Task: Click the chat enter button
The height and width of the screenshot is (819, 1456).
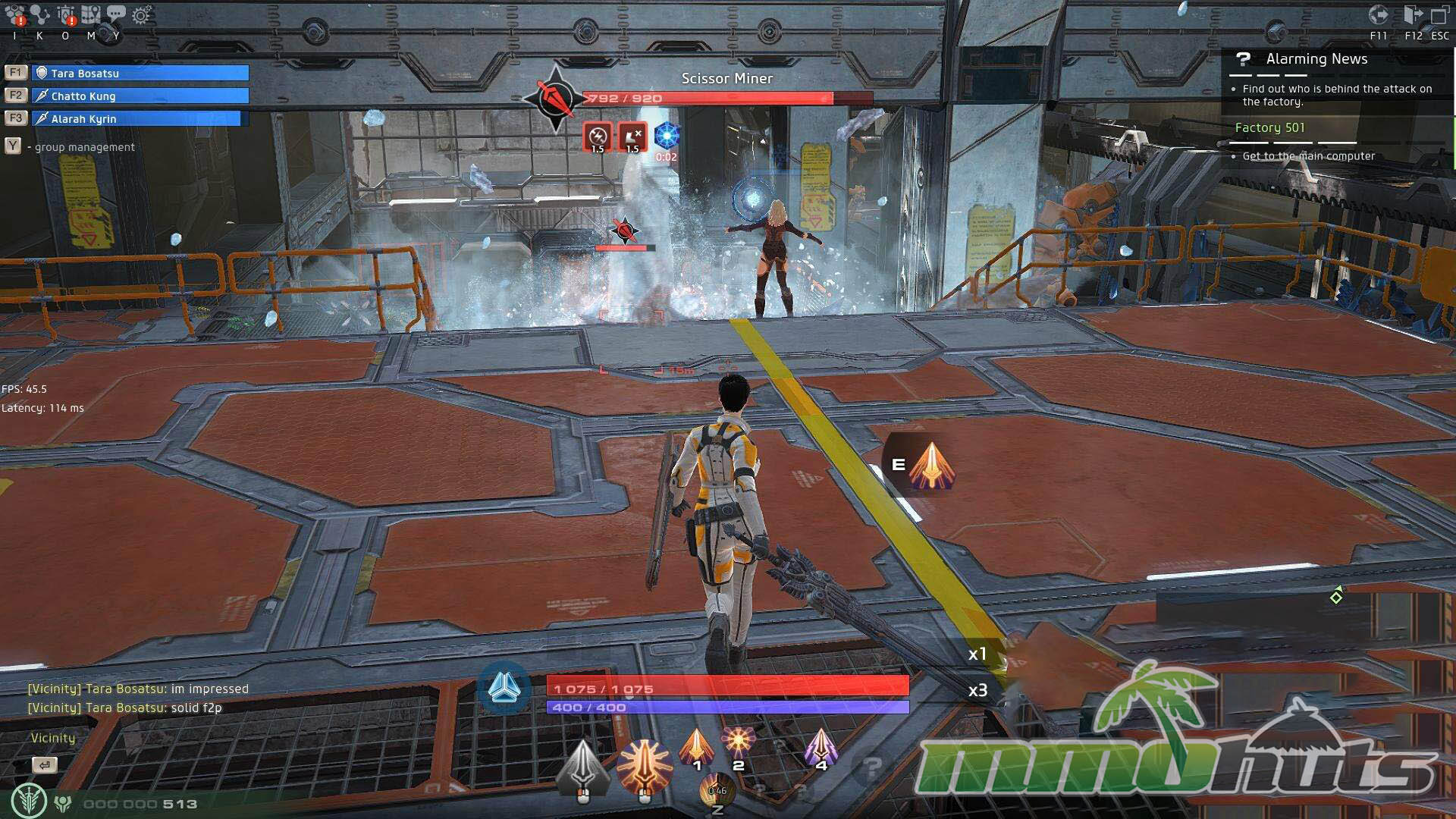Action: coord(45,764)
